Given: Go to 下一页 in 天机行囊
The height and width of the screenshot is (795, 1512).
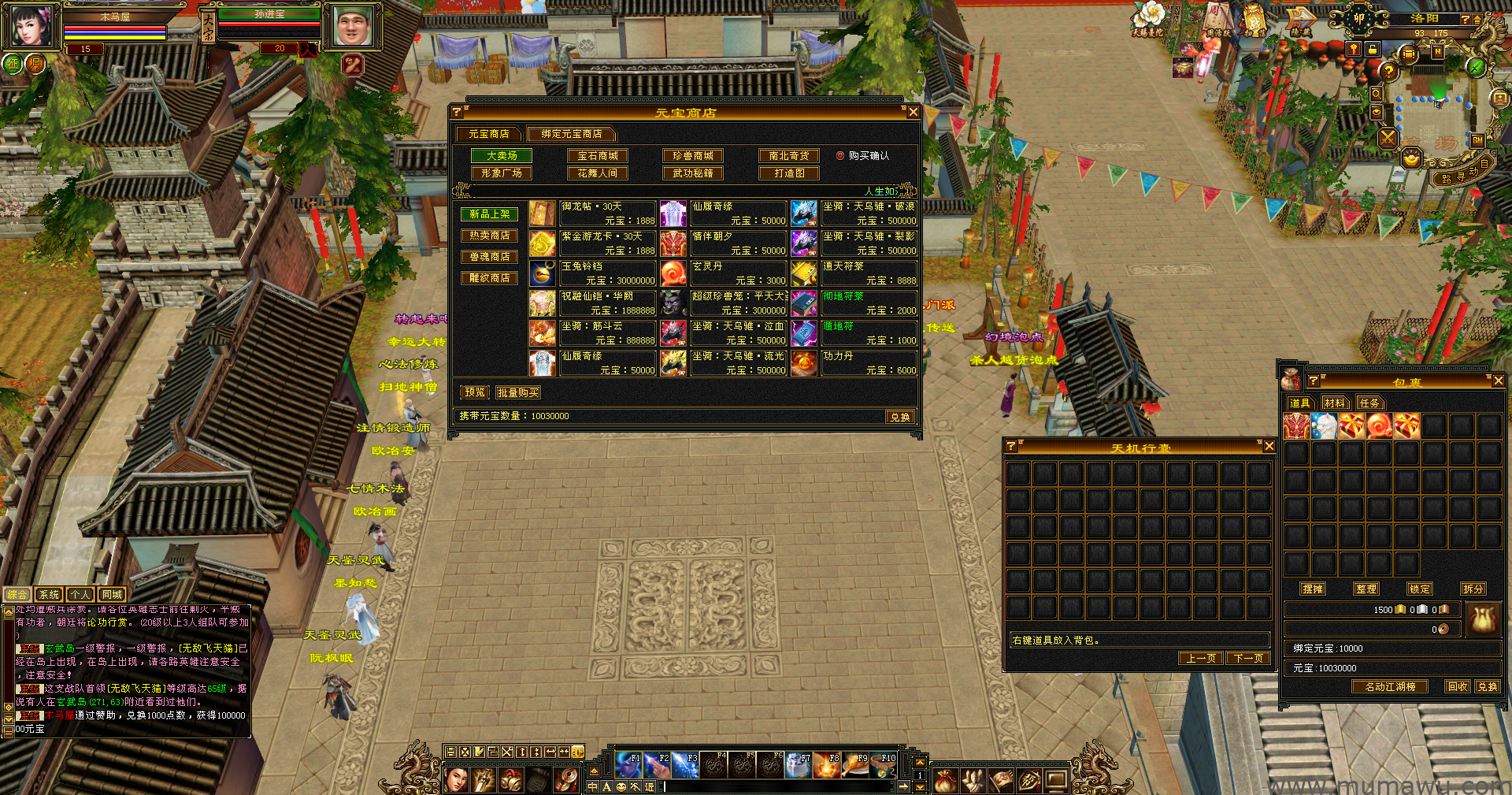Looking at the screenshot, I should pos(1248,658).
